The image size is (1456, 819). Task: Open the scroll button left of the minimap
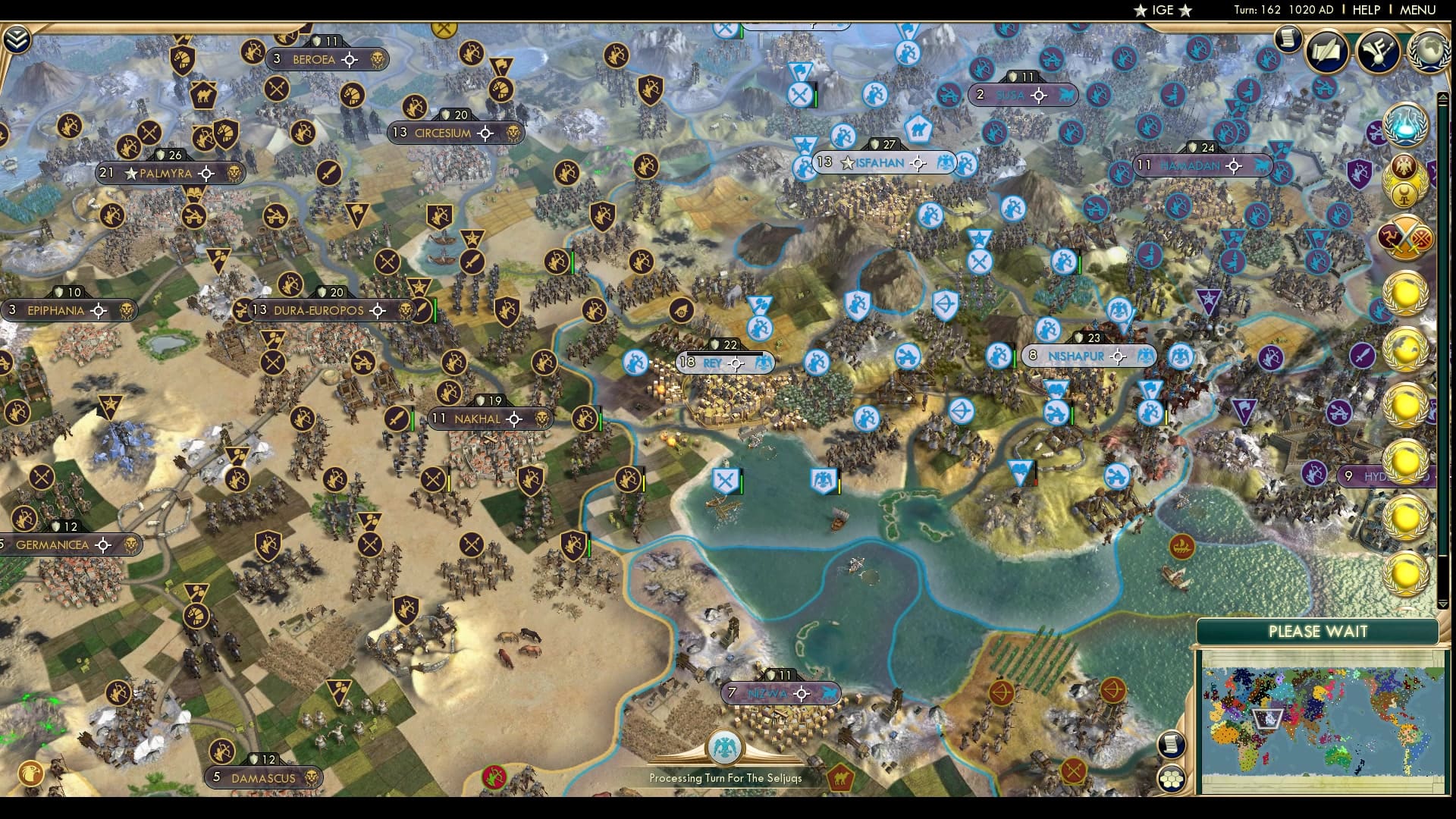click(1172, 744)
